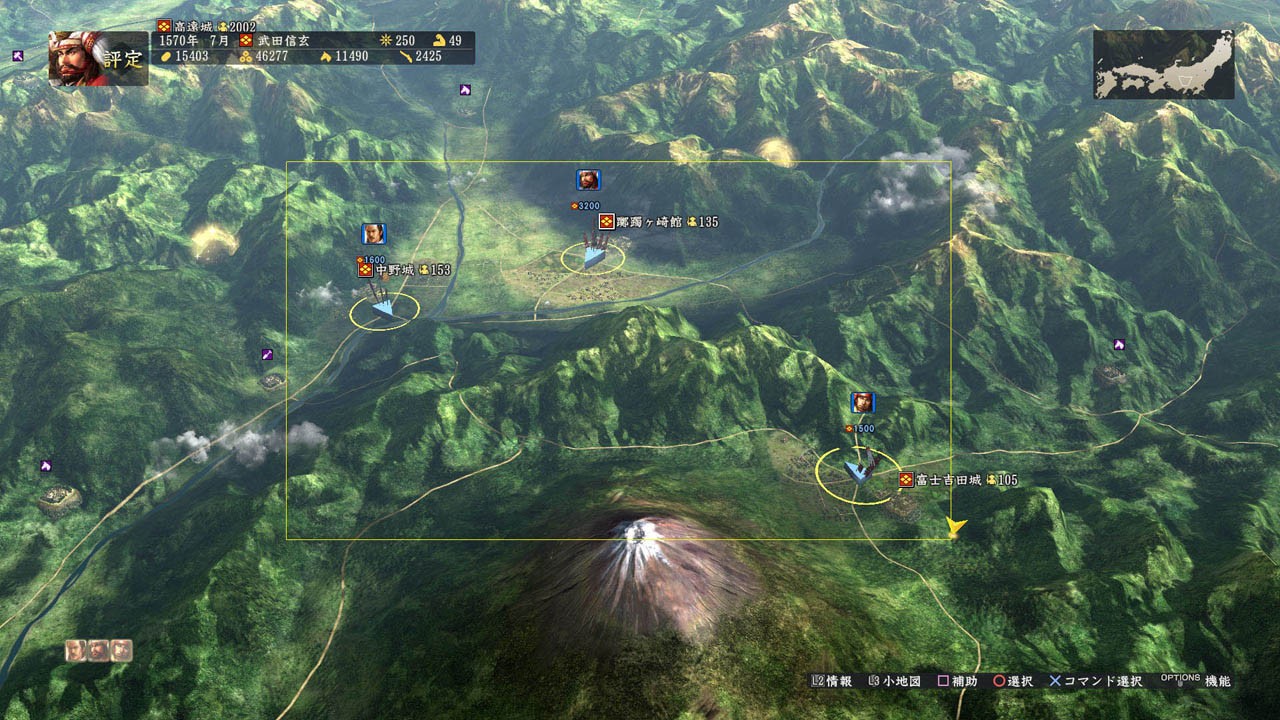
Task: Click the Japan overview minimap
Action: (x=1163, y=64)
